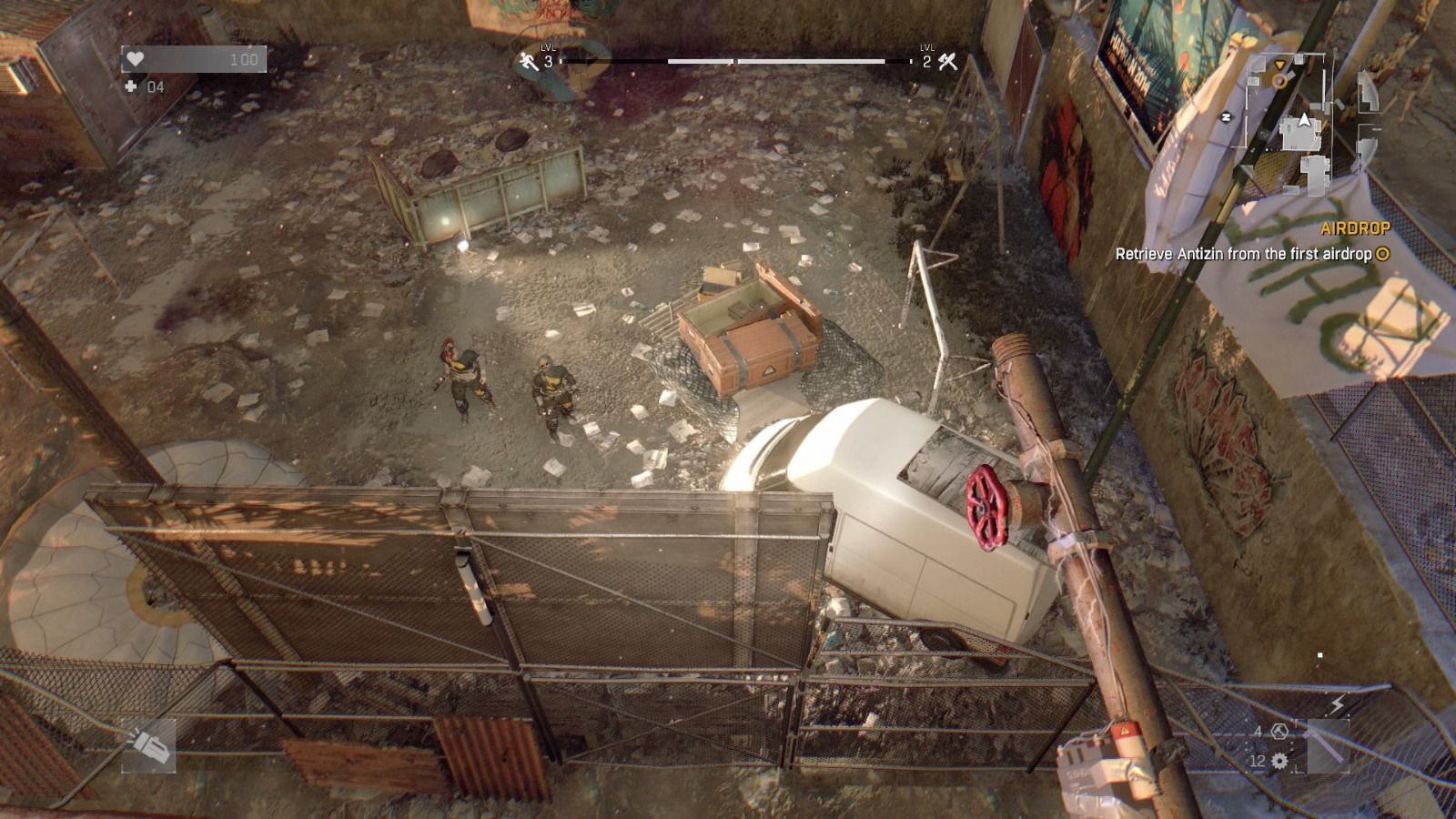This screenshot has height=819, width=1456.
Task: Click the yellow waypoint triangle on the minimap
Action: pos(1279,65)
